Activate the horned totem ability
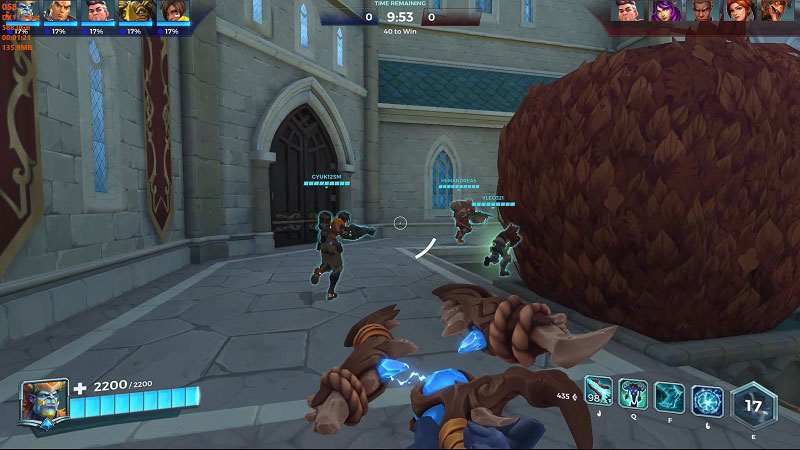The image size is (800, 450). (635, 394)
